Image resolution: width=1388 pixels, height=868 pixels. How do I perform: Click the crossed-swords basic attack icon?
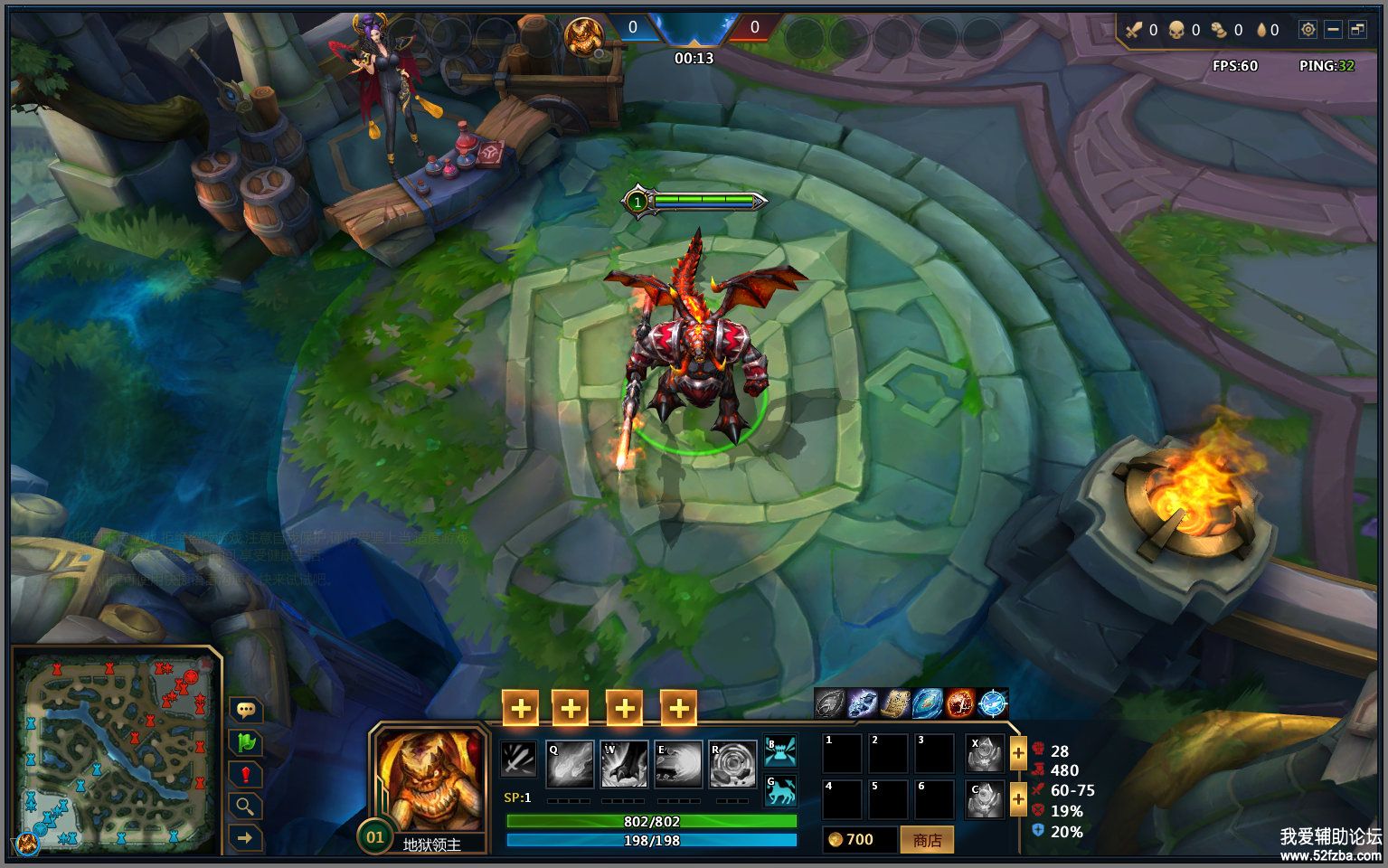[519, 759]
